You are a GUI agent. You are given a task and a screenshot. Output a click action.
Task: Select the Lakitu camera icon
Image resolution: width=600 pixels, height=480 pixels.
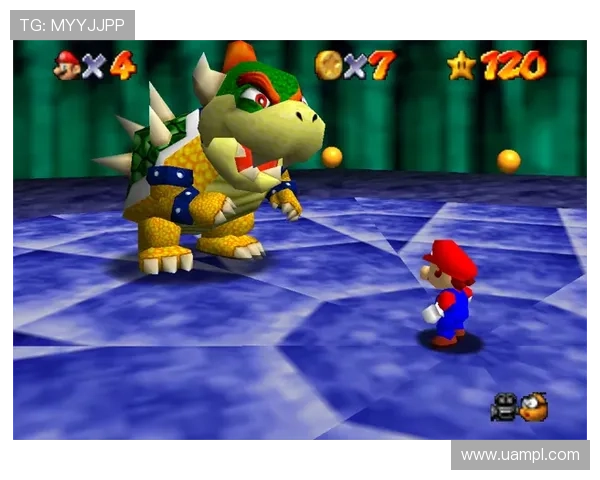534,406
